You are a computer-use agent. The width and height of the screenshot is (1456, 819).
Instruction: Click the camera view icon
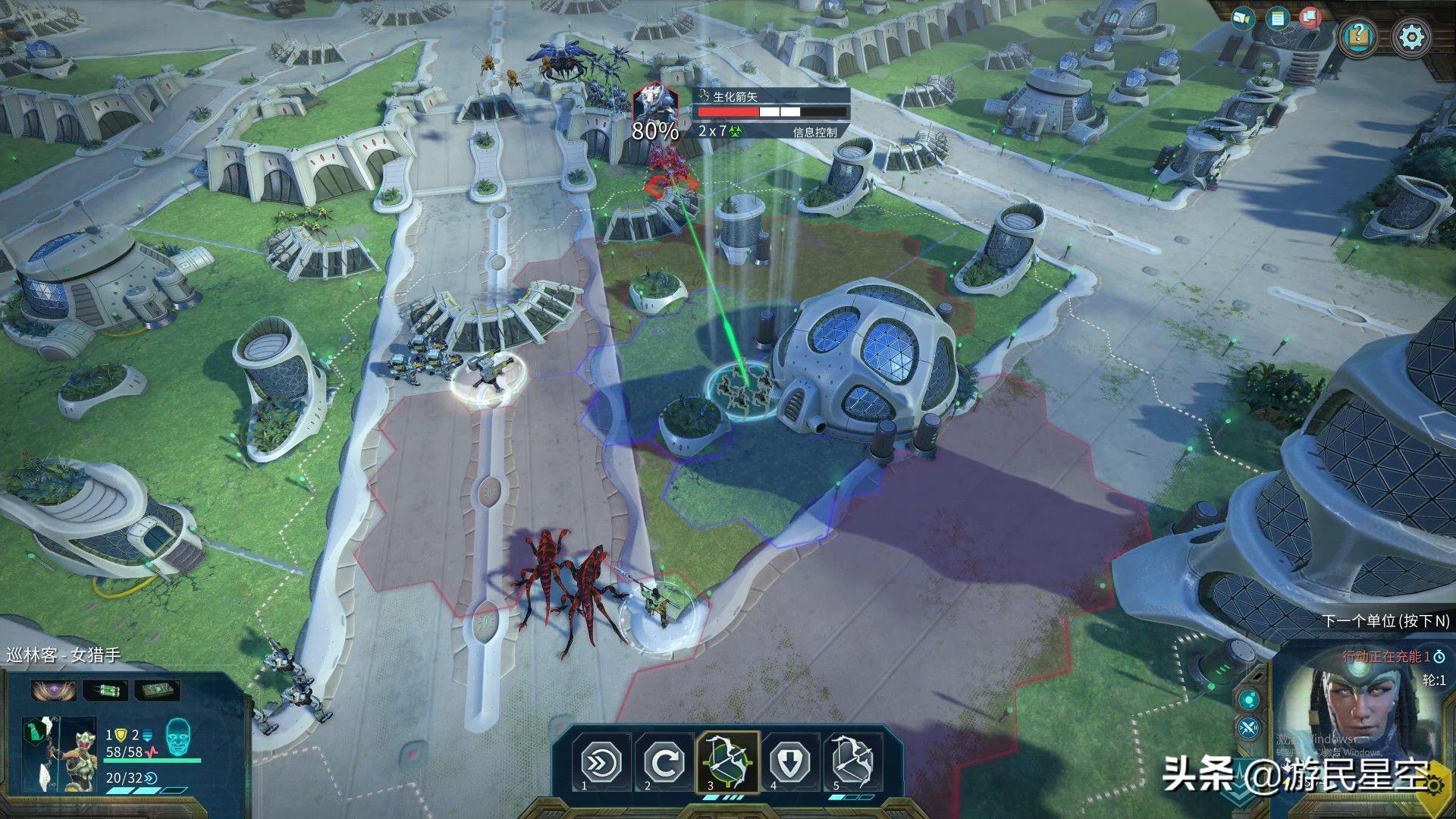[x=1242, y=17]
